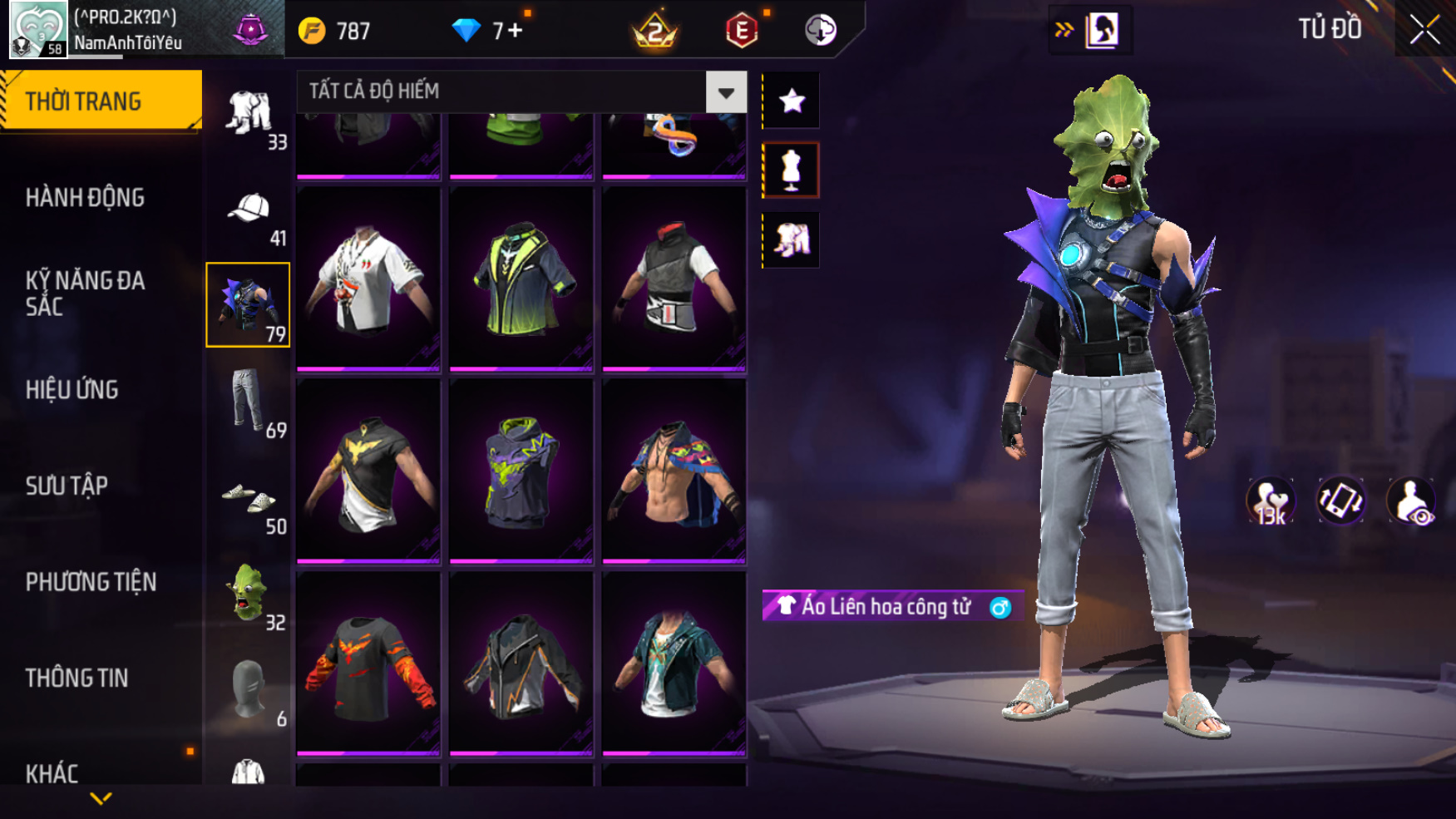1456x819 pixels.
Task: Show the Thông Tin section
Action: pos(77,678)
